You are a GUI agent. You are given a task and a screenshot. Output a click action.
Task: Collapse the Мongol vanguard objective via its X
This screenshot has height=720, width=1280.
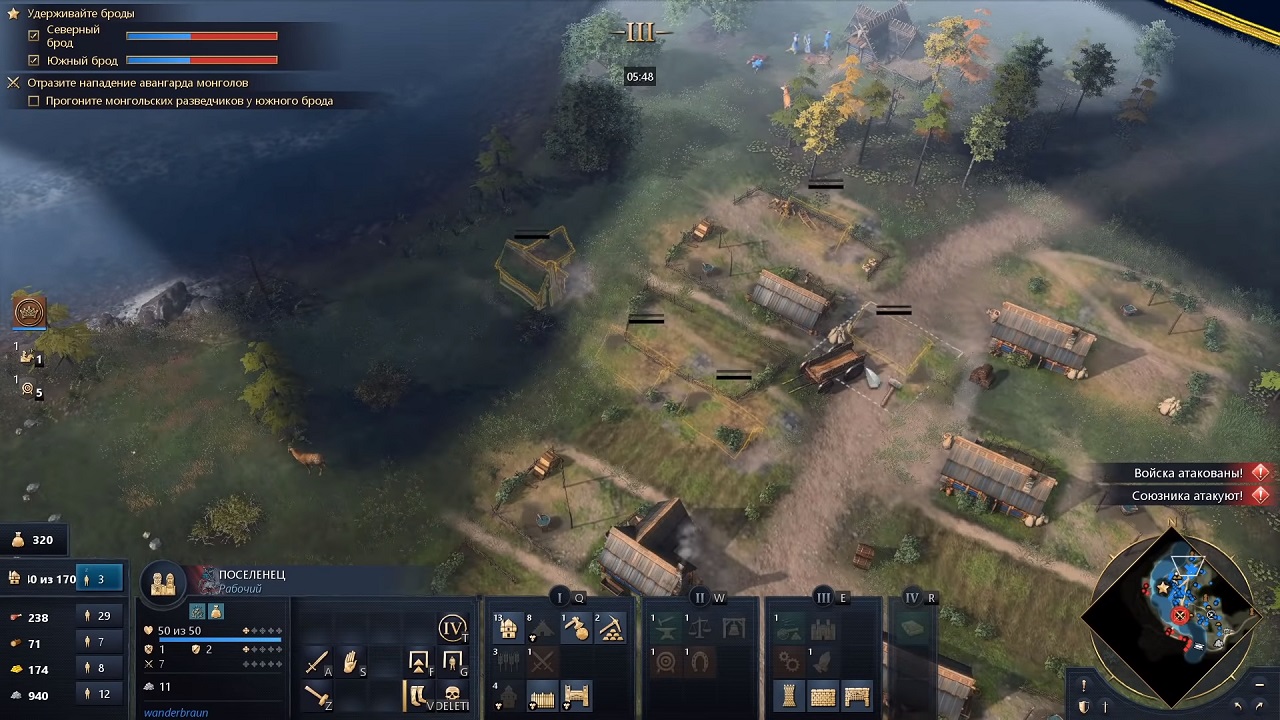pos(13,81)
